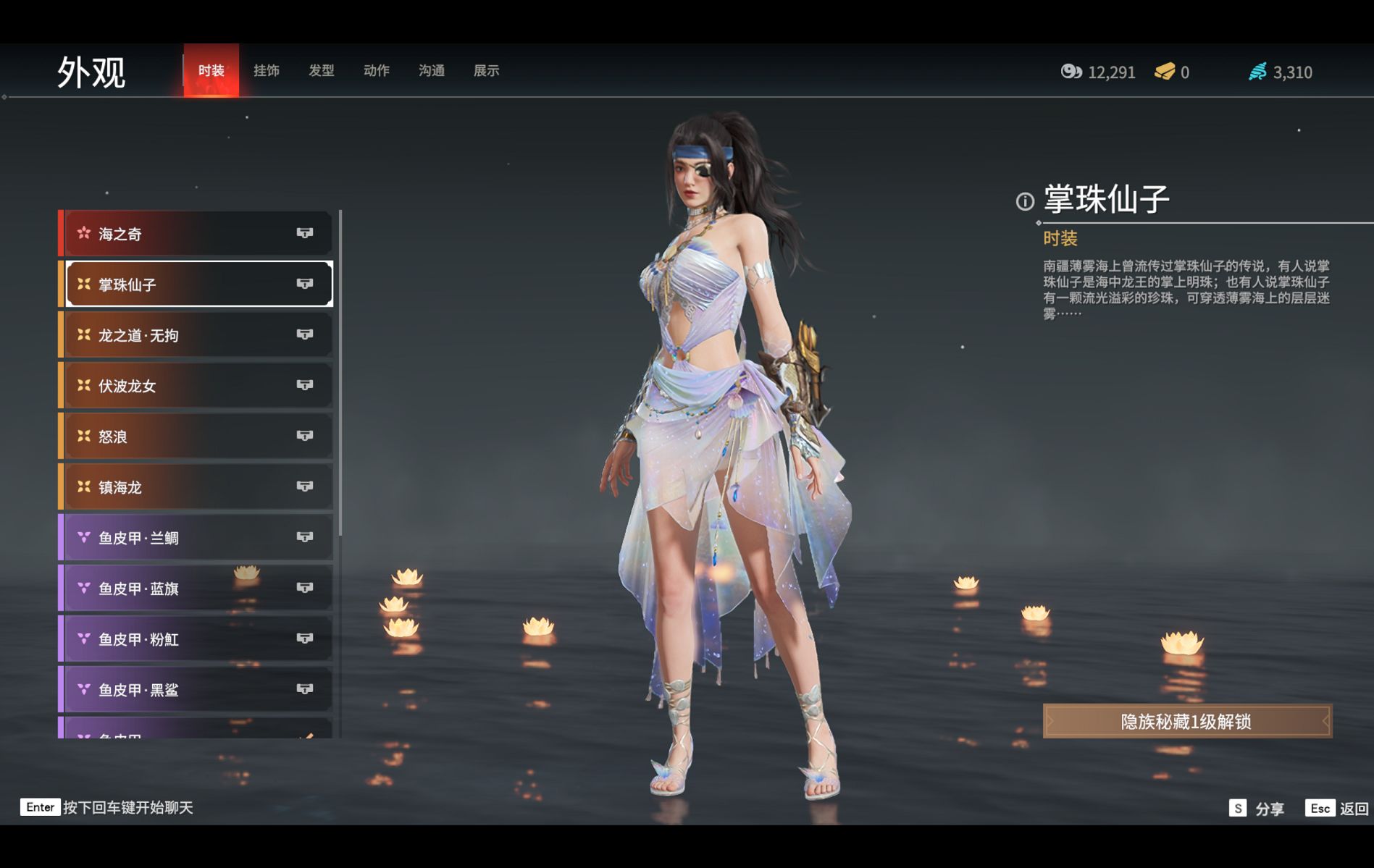Pick the 鱼皮甲·黑鲨 outfit
1374x868 pixels.
[x=197, y=690]
